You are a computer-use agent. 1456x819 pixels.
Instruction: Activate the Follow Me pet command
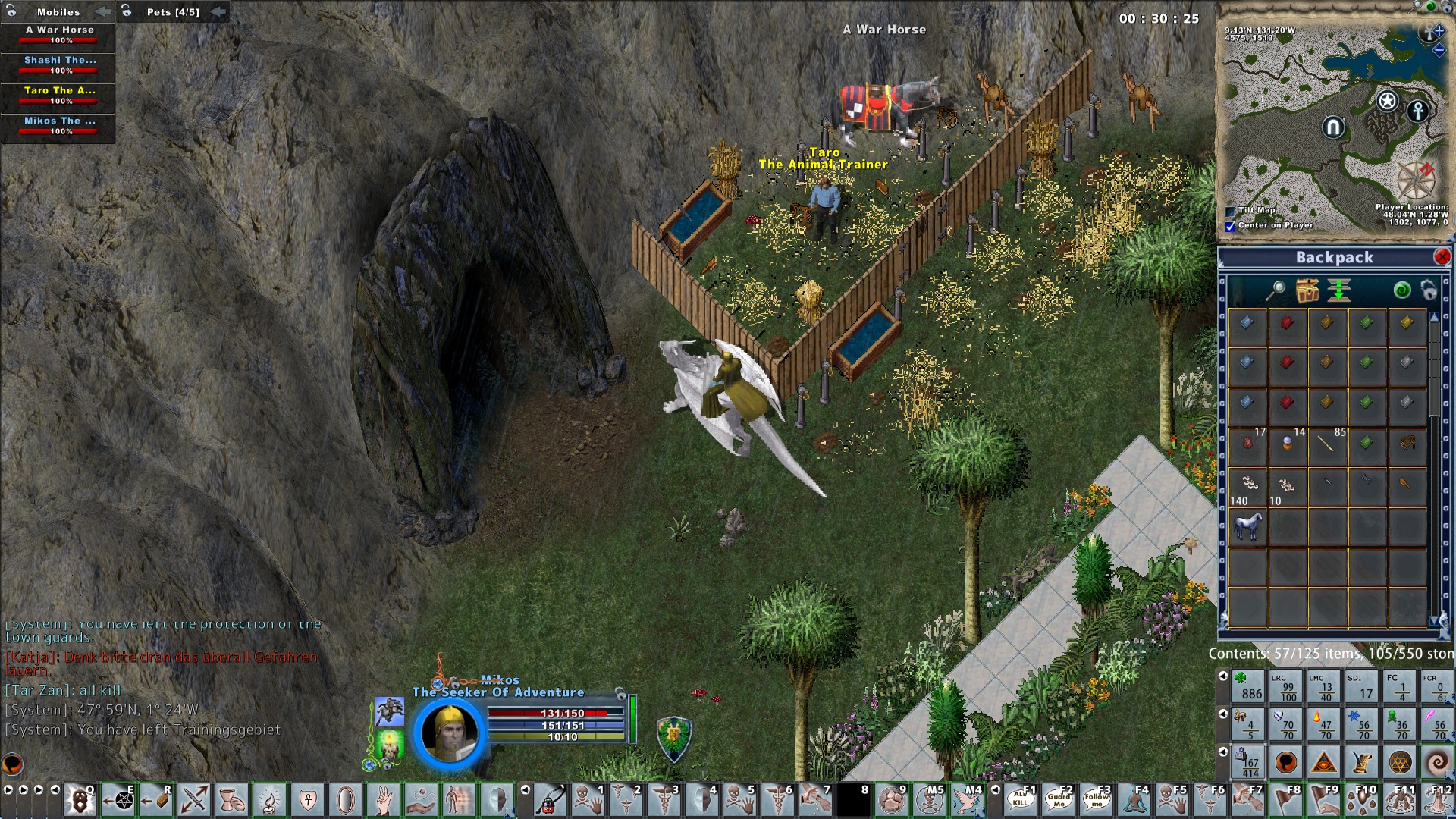pos(1097,800)
